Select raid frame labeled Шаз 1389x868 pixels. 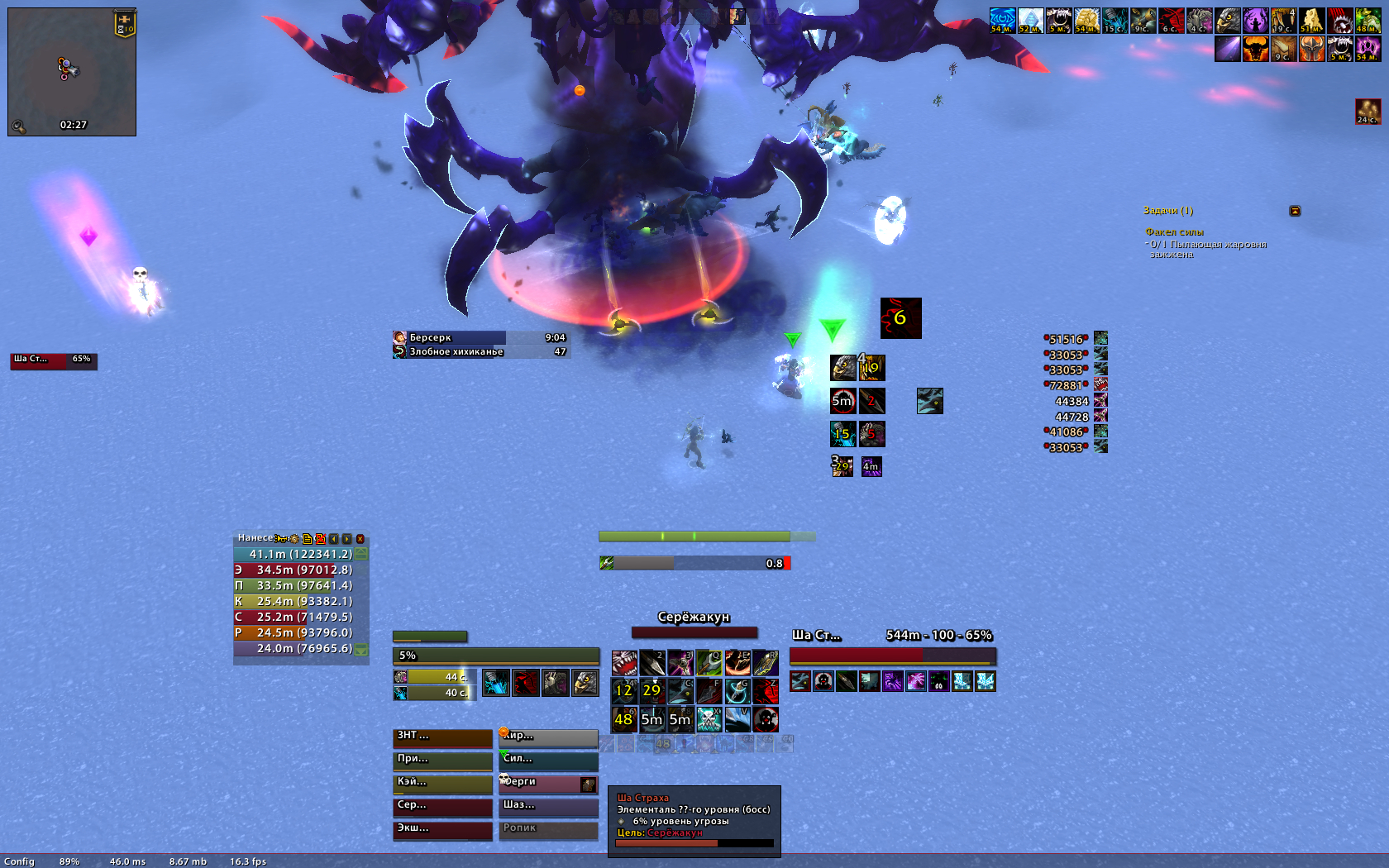coord(548,806)
